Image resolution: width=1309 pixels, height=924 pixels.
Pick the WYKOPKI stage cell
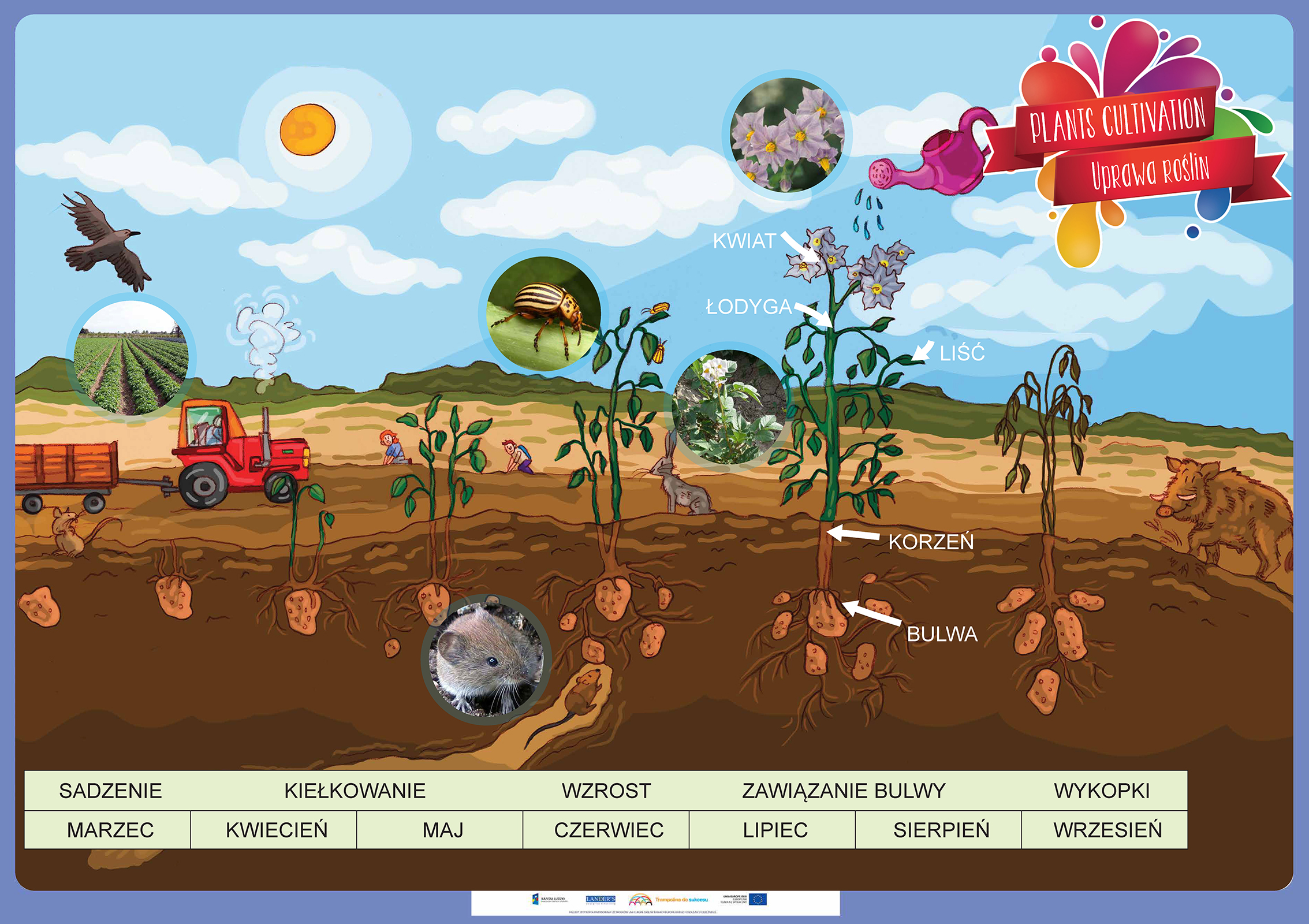click(x=1102, y=791)
